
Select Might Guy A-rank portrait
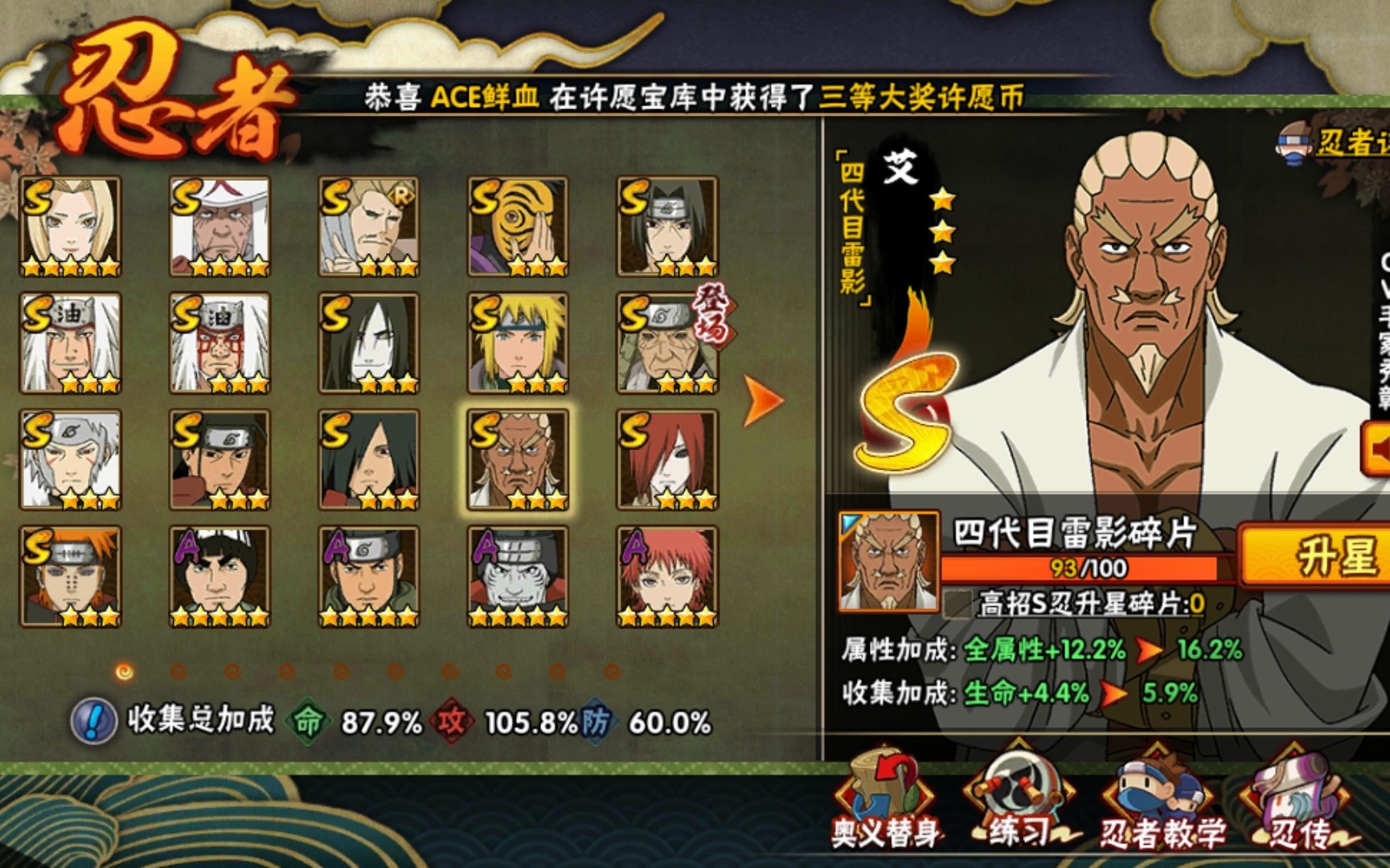pyautogui.click(x=219, y=576)
